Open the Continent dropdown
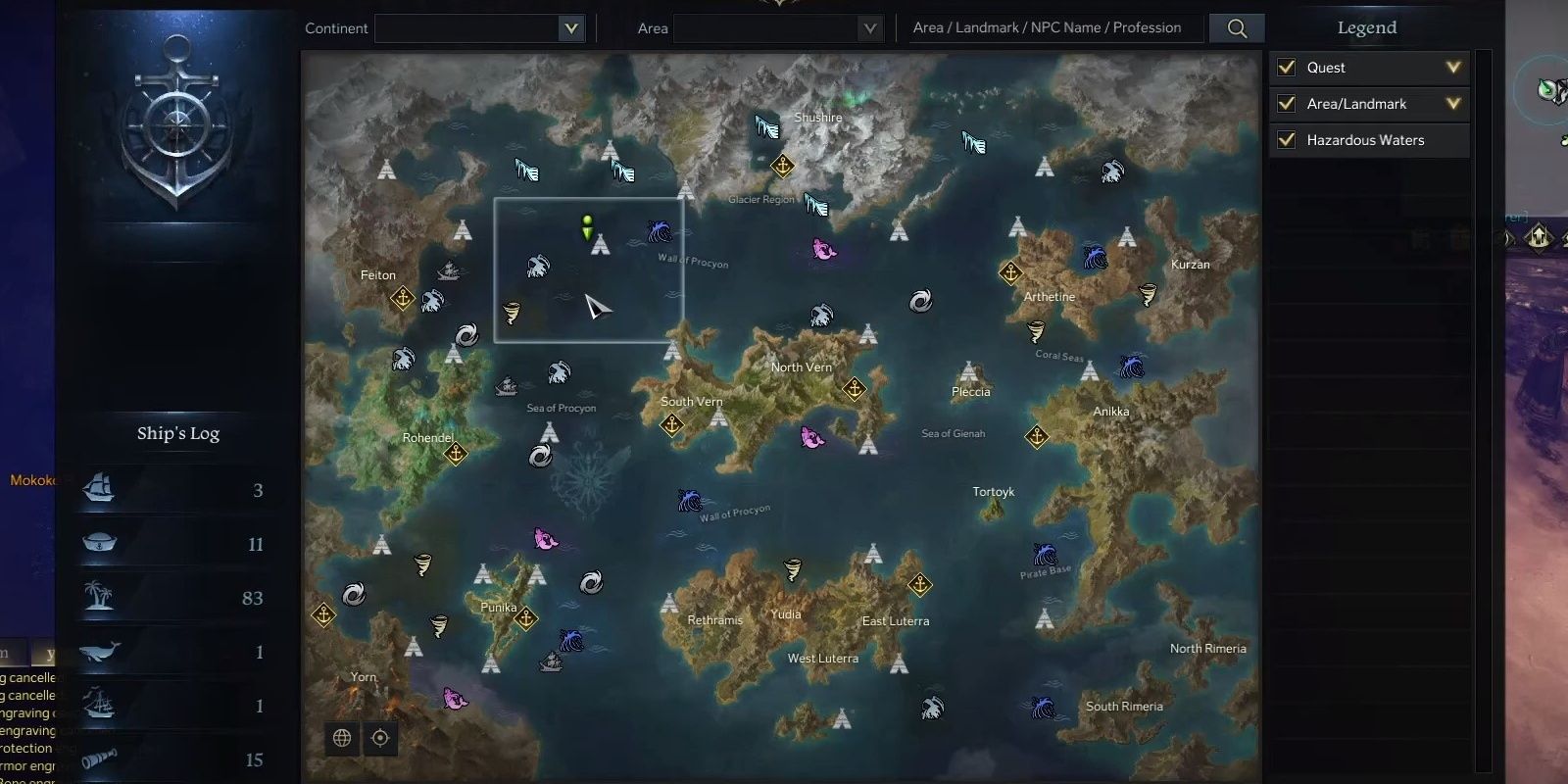 571,28
